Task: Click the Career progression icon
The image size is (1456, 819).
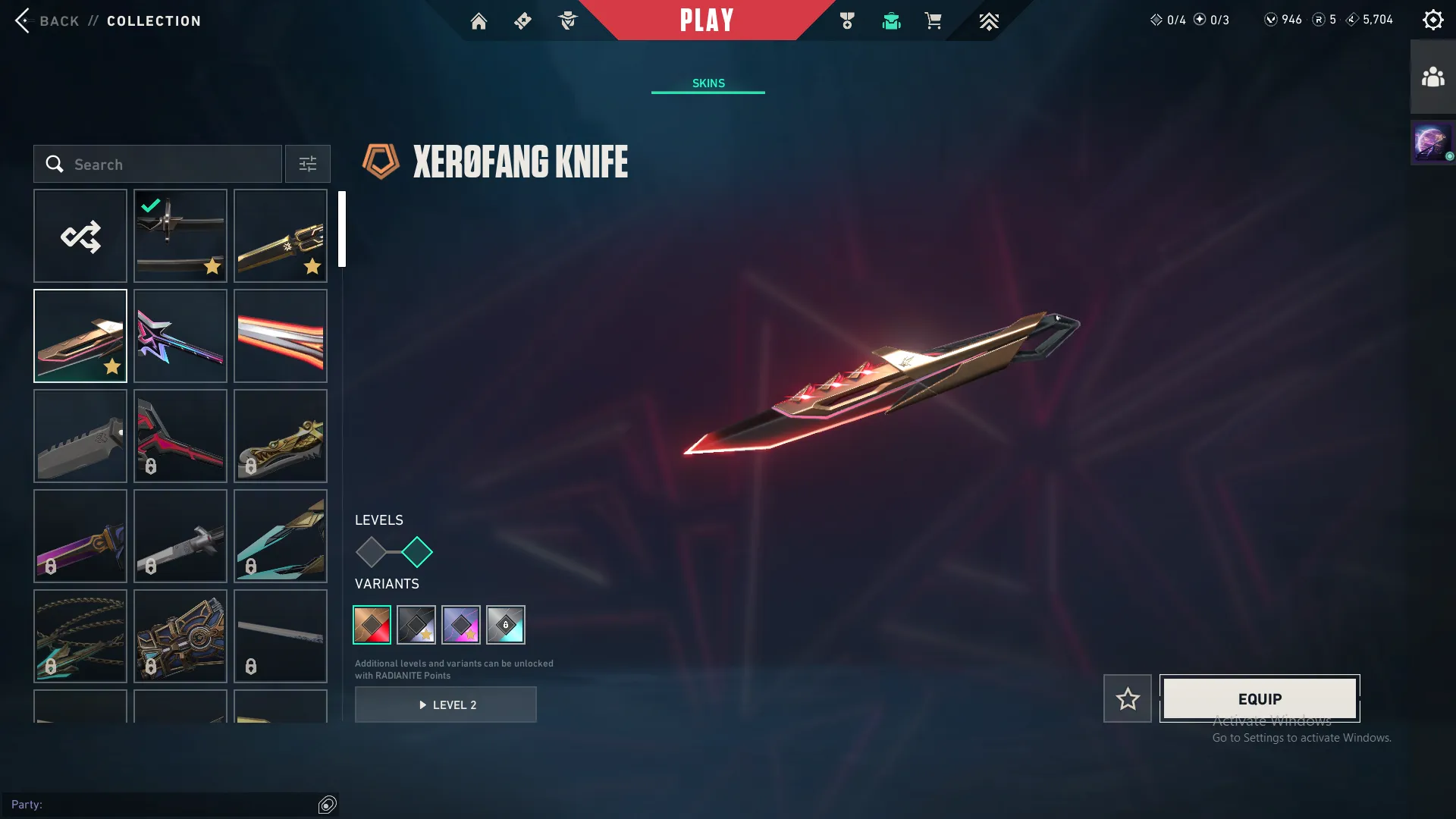Action: 988,20
